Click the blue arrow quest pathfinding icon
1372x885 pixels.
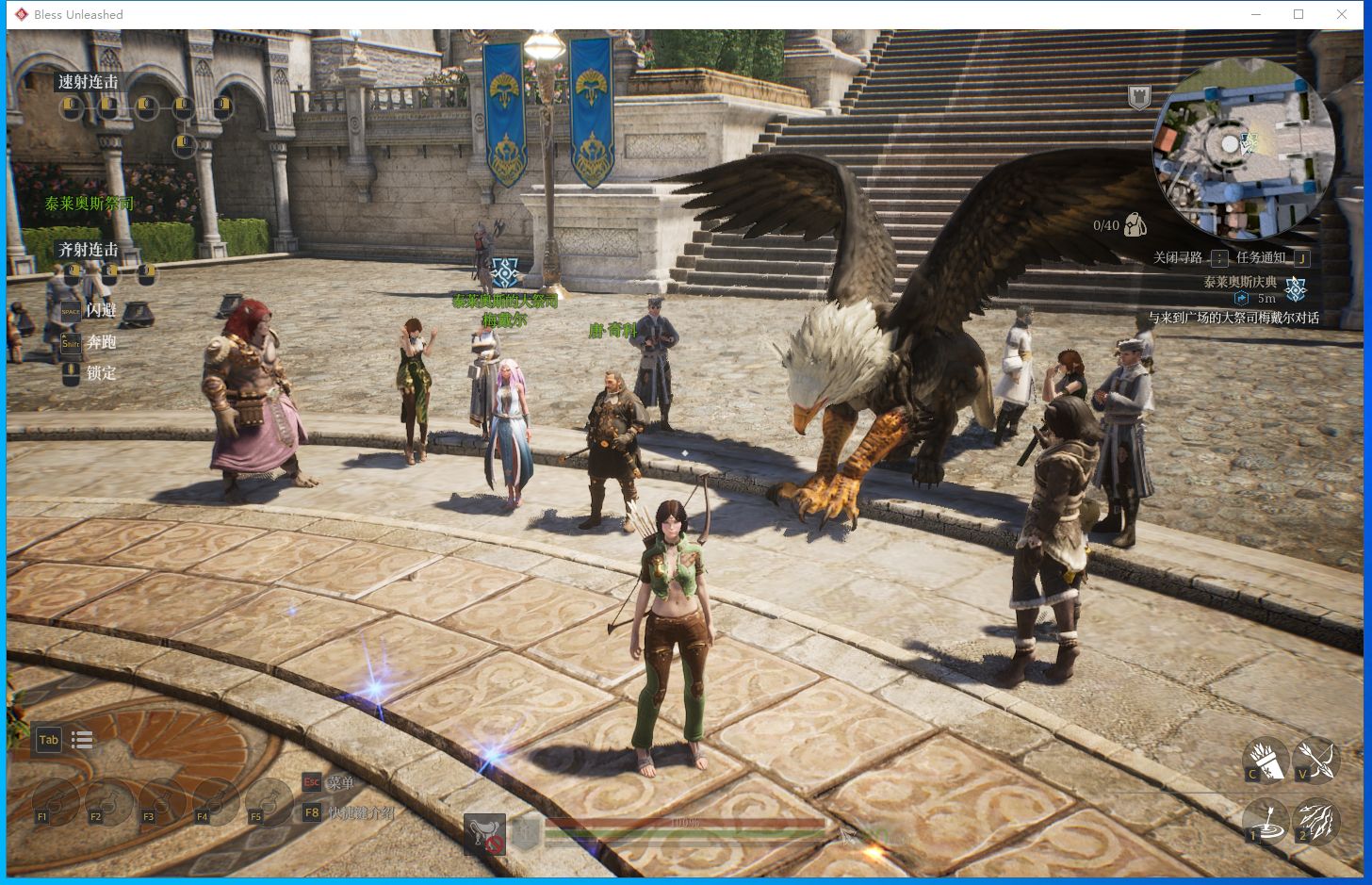pyautogui.click(x=1241, y=299)
